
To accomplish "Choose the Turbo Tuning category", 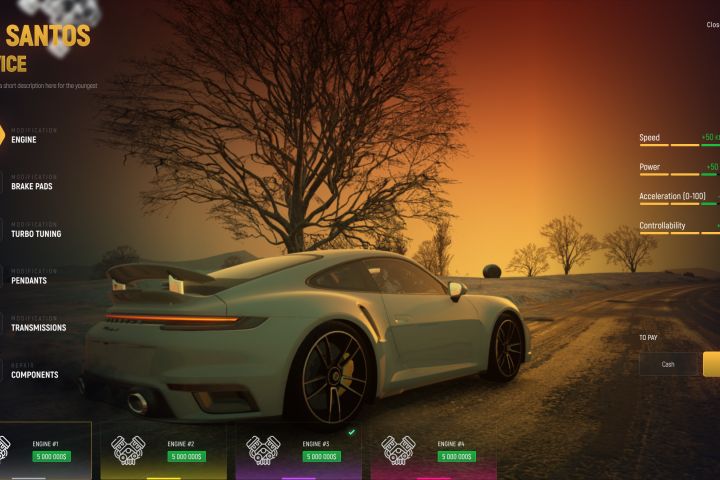I will tap(36, 234).
